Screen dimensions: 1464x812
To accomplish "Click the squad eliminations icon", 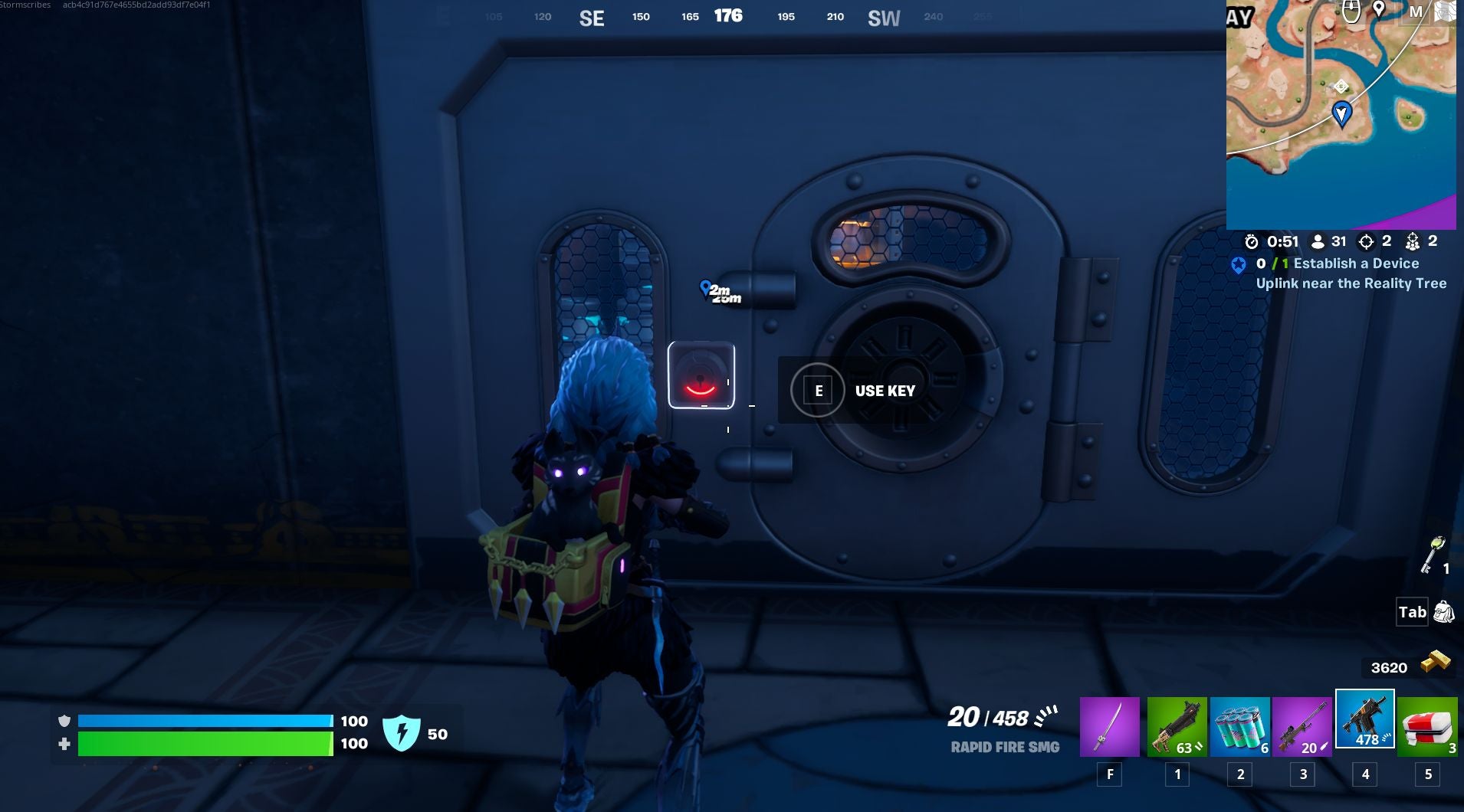I will coord(1415,241).
